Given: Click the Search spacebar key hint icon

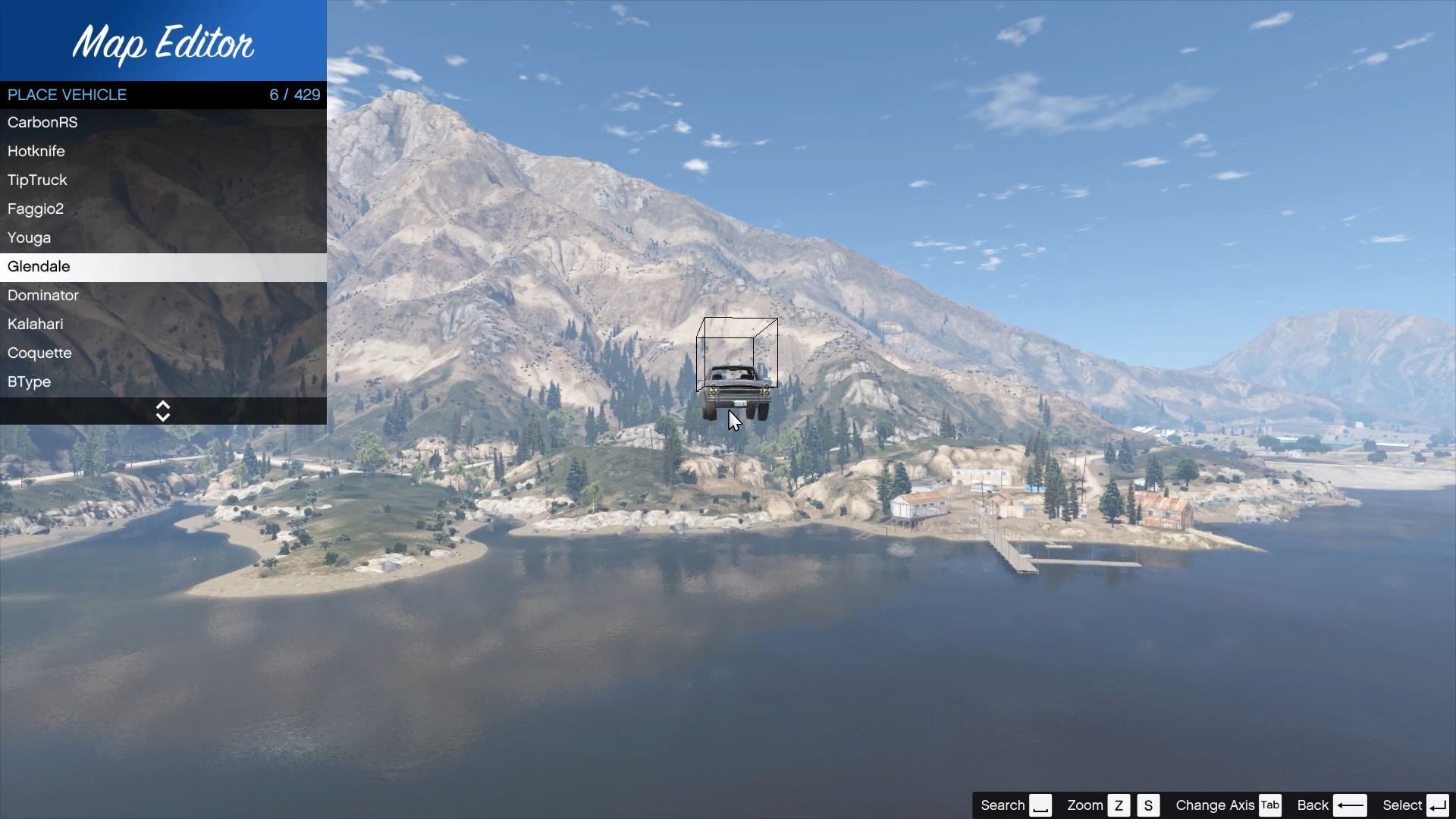Looking at the screenshot, I should coord(1042,805).
